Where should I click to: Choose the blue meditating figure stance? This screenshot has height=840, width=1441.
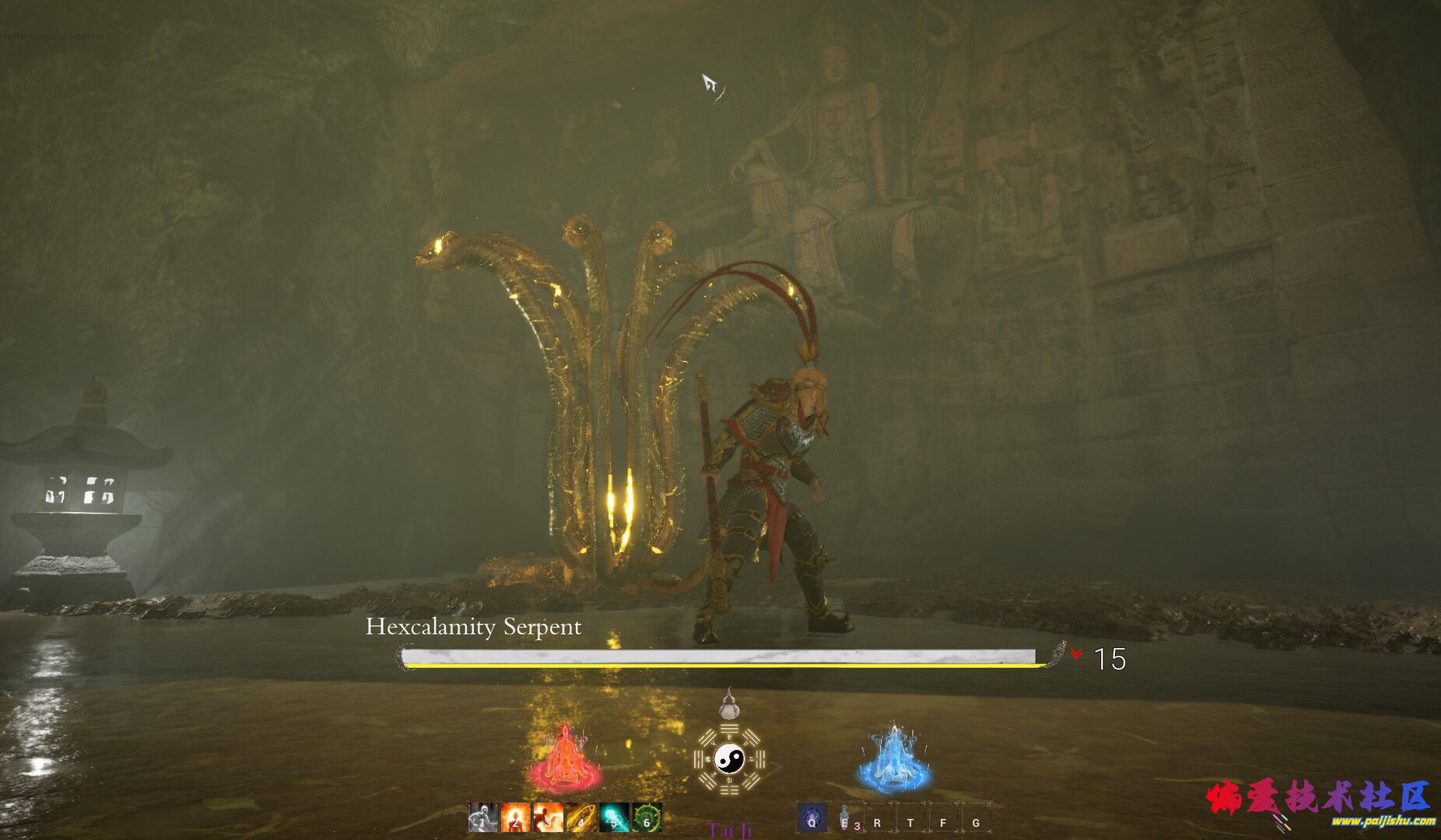click(x=894, y=758)
